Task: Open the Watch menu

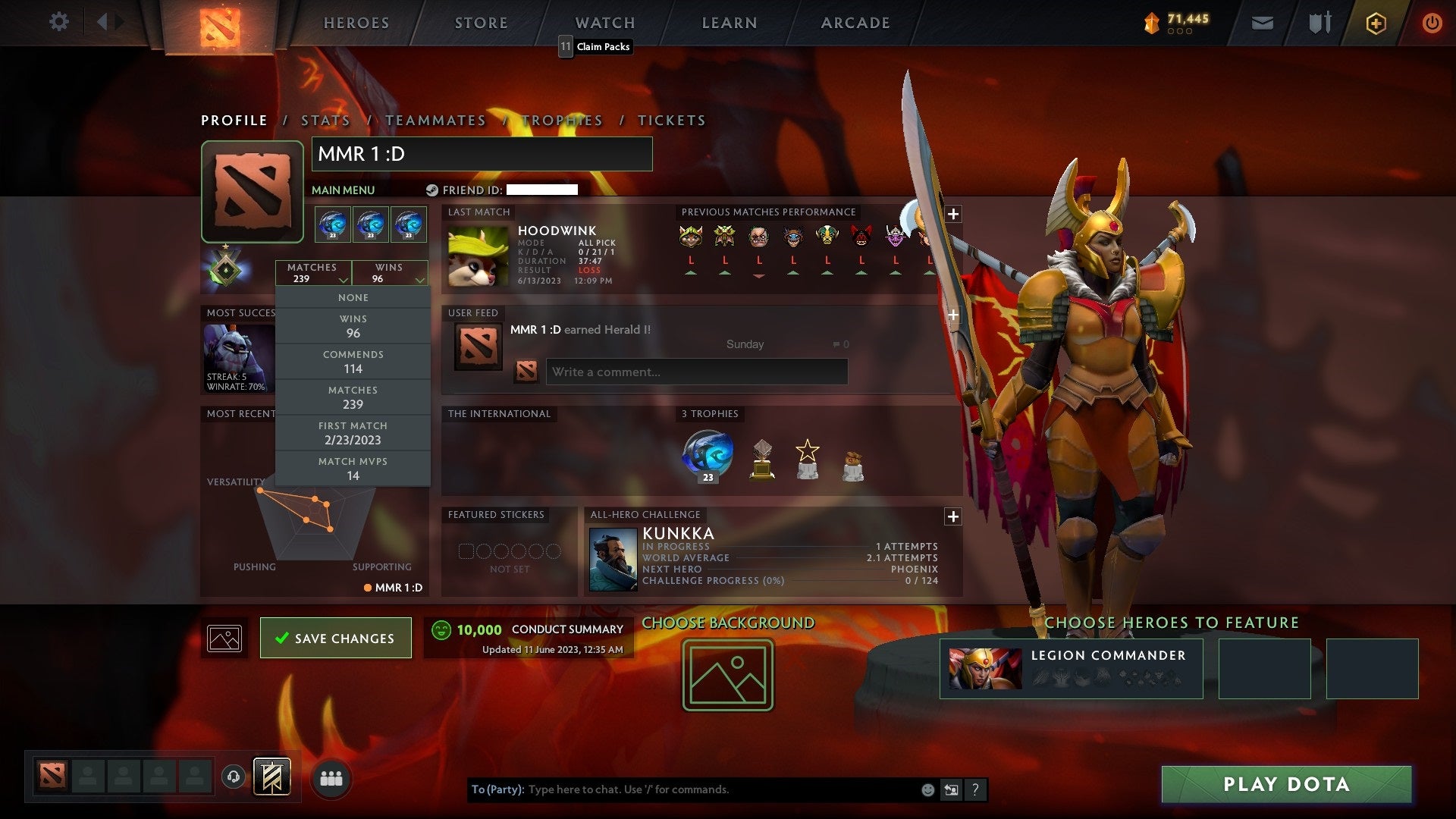Action: [x=604, y=22]
